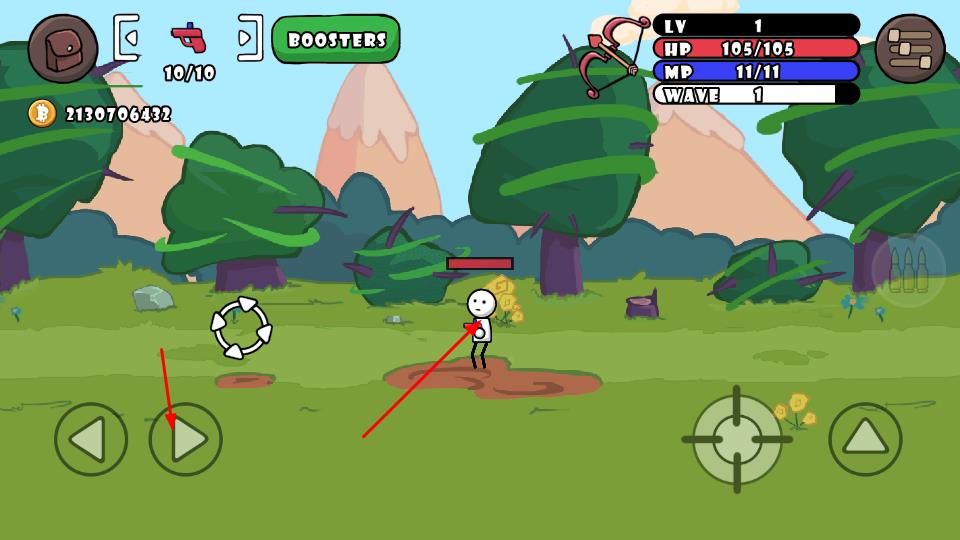
Task: Open the bow and arrow equipment icon
Action: [611, 55]
